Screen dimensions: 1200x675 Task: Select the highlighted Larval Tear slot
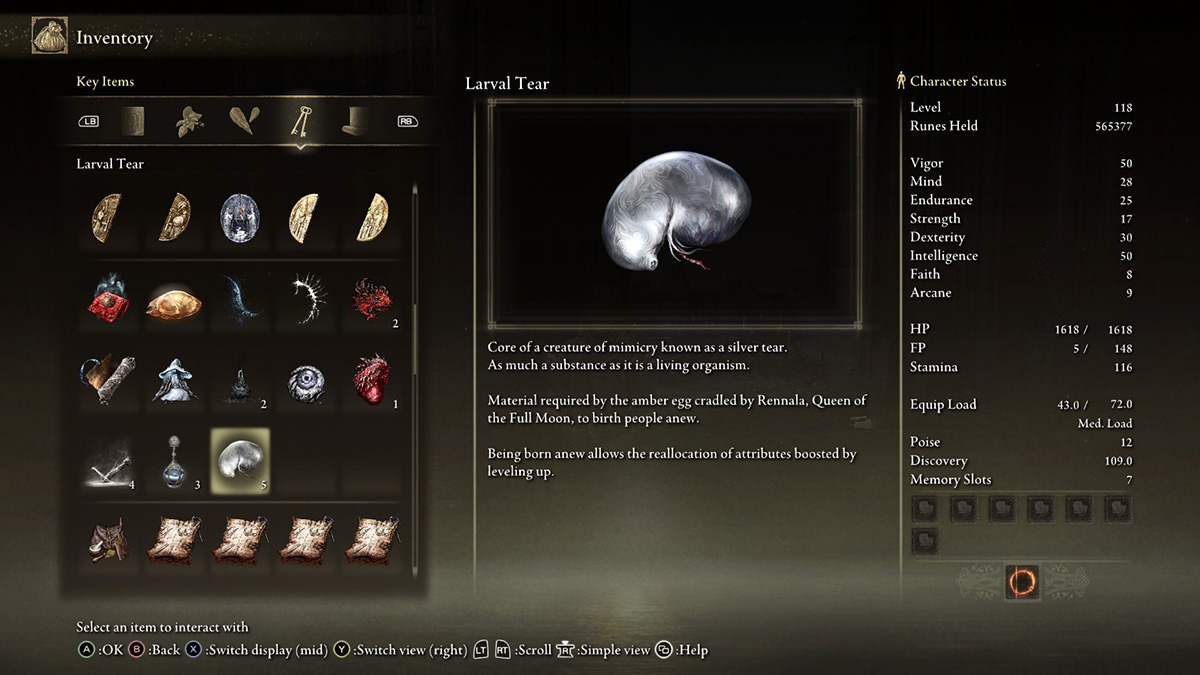click(239, 460)
